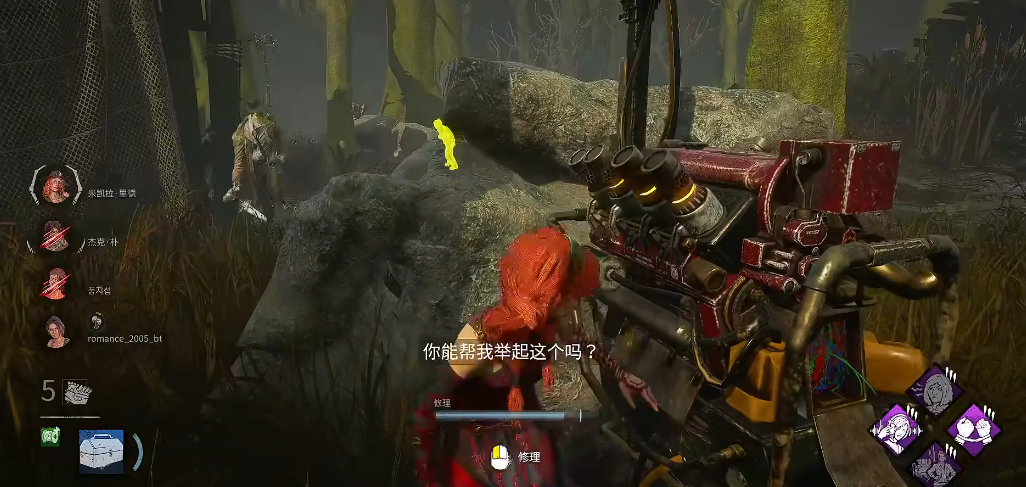Click the Korean-named survivor's portrait
Screen dimensions: 1026x487
pos(56,283)
